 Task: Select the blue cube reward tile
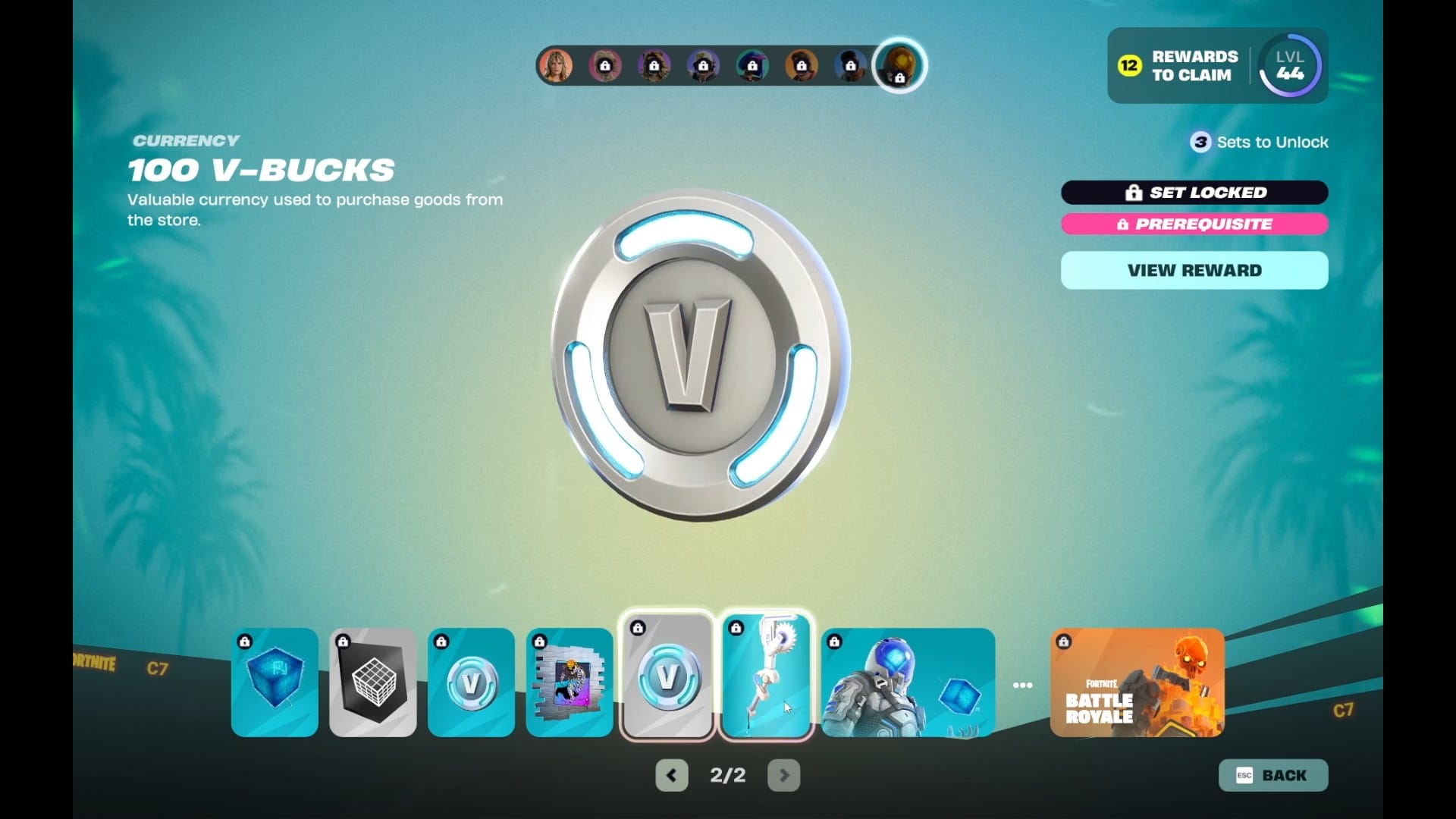[275, 682]
